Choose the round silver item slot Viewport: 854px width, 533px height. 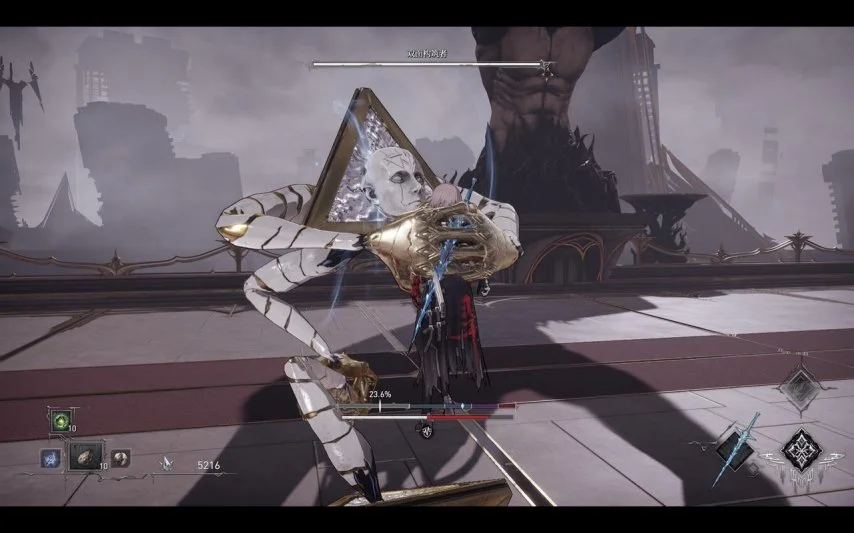pos(121,456)
